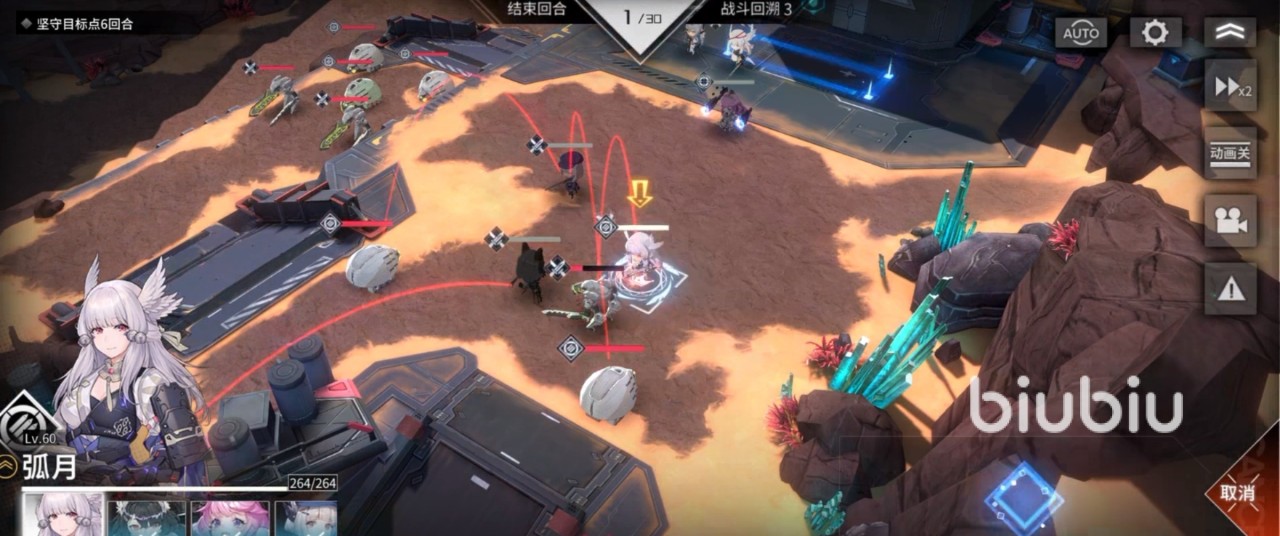Select the pink-haired character portrait
The image size is (1280, 536).
tap(231, 518)
